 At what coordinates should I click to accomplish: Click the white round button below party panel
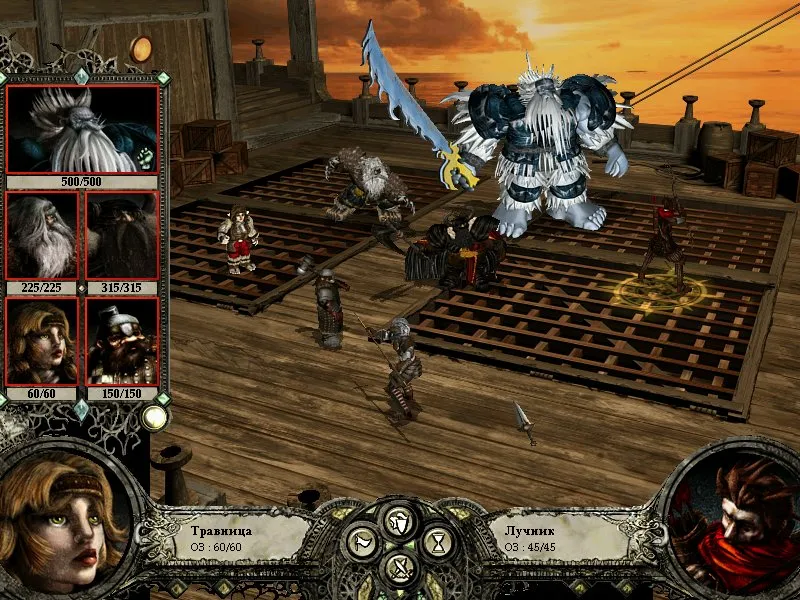[x=153, y=418]
